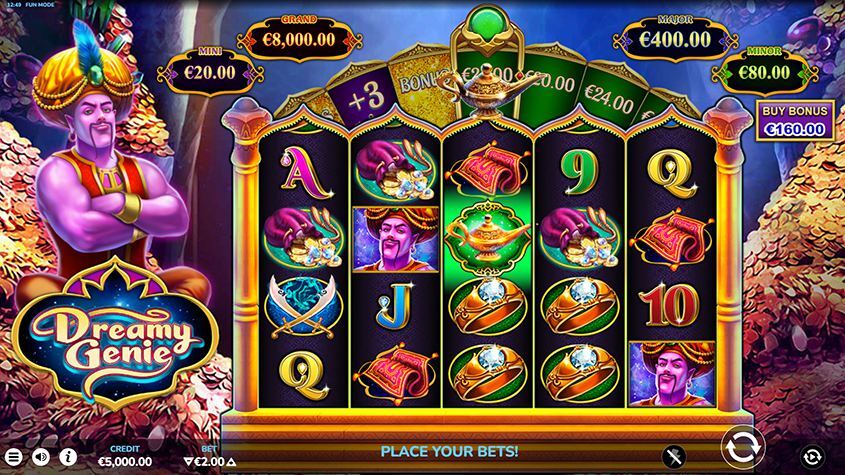Toggle the crossed-out turbo spin icon
845x475 pixels.
click(x=674, y=457)
